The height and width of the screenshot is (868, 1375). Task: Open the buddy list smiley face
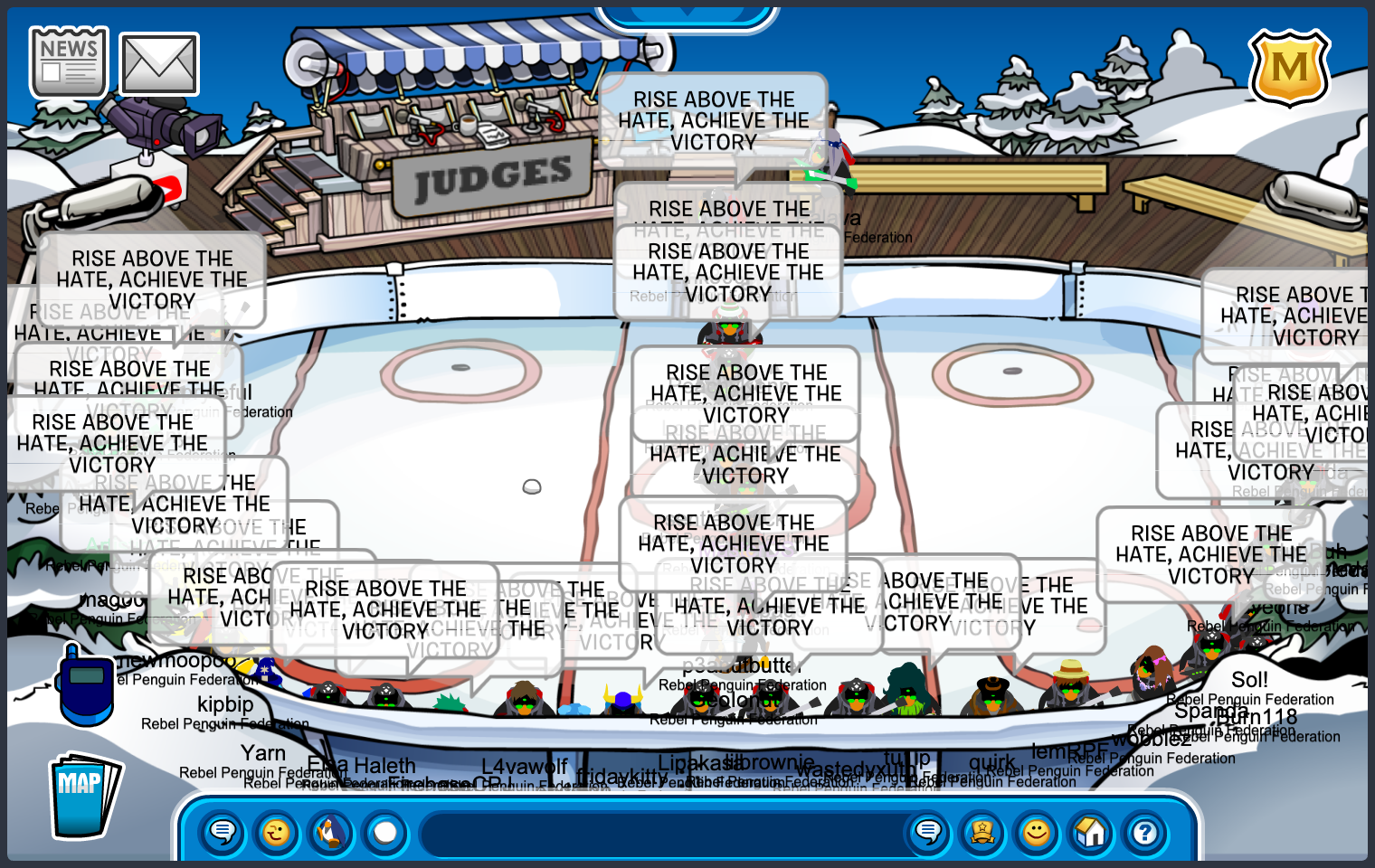[x=1037, y=832]
